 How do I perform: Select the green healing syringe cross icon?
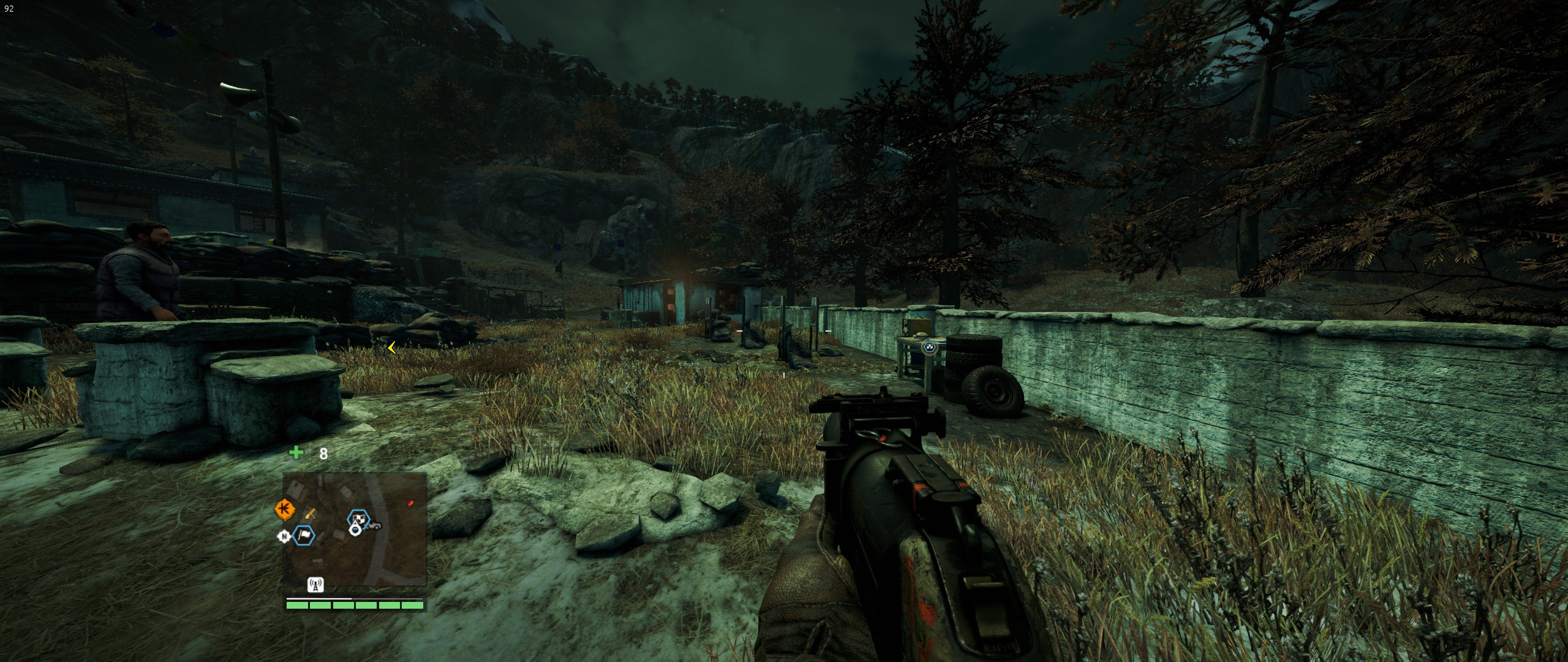tap(296, 453)
